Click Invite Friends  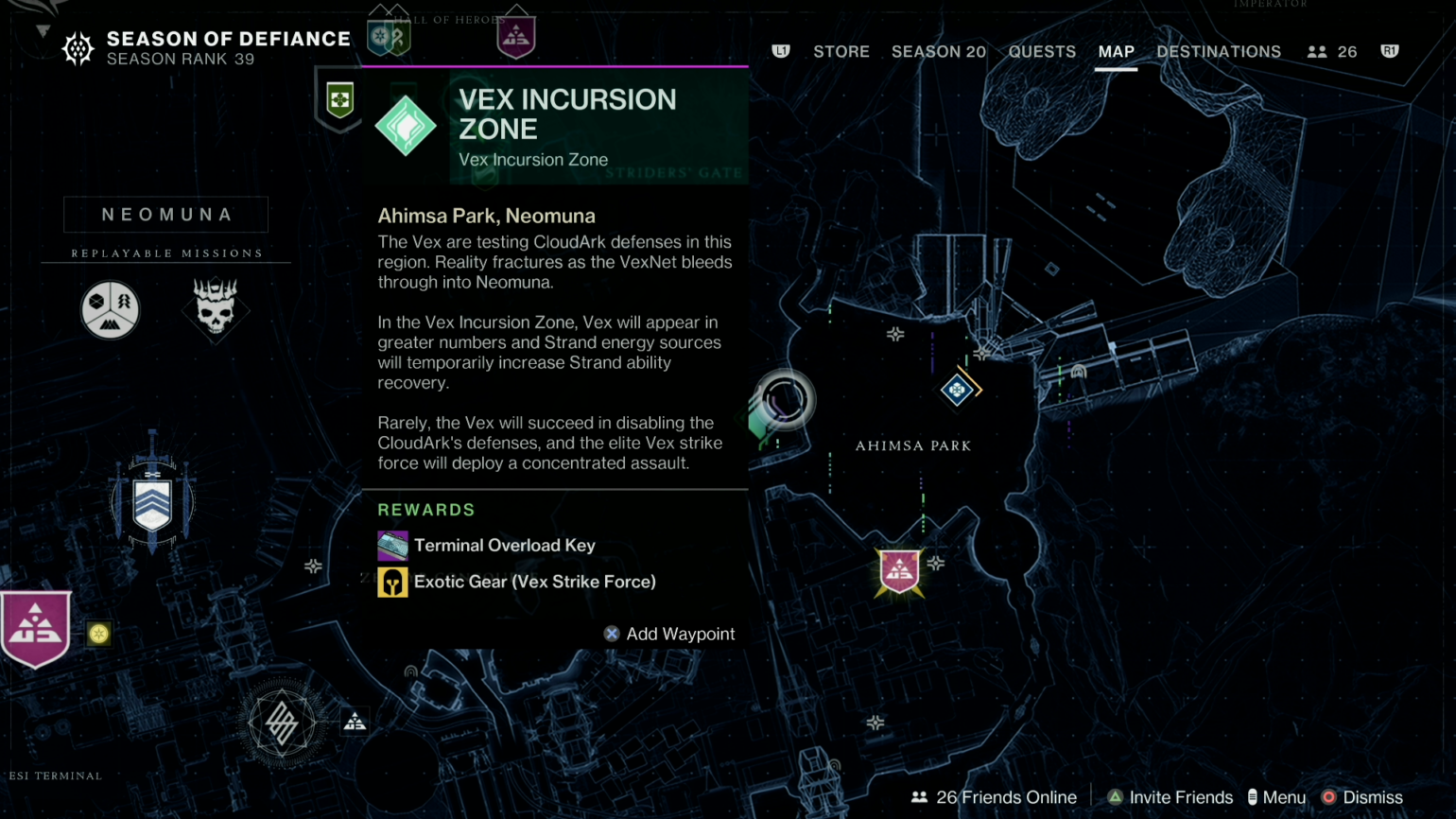1181,797
